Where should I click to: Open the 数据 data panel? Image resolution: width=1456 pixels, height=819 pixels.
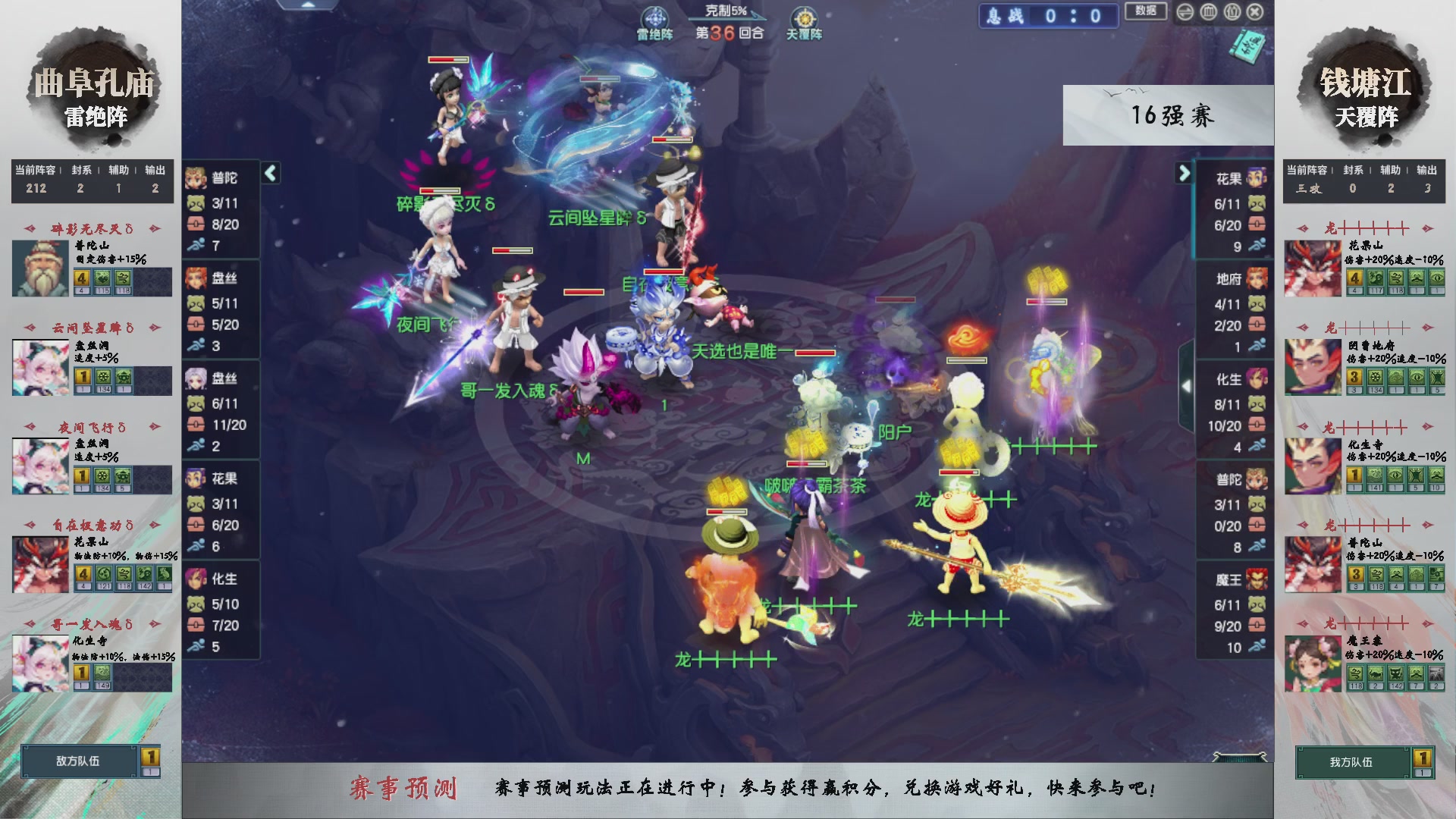[x=1145, y=12]
